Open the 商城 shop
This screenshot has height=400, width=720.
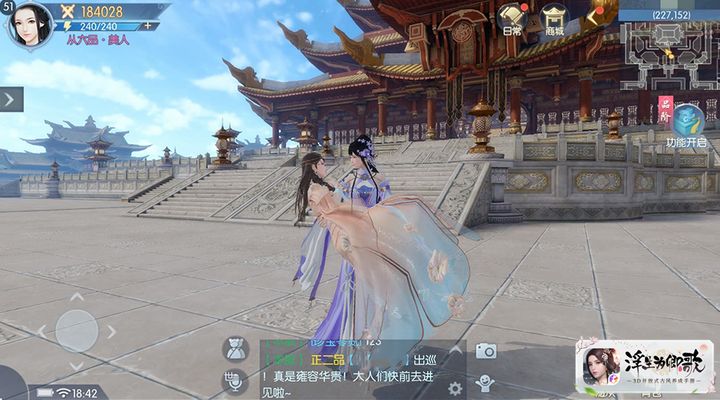(554, 20)
